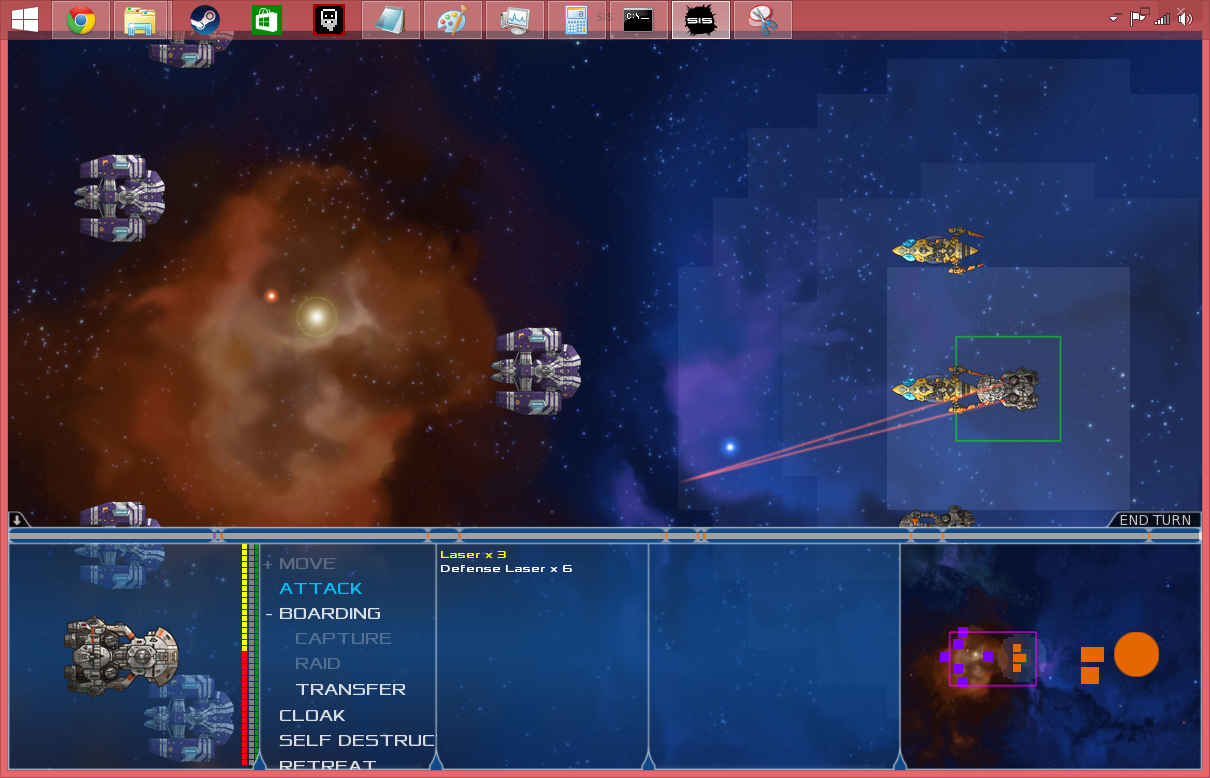The width and height of the screenshot is (1210, 778).
Task: Choose the SELF DESTRUCT command
Action: (356, 741)
